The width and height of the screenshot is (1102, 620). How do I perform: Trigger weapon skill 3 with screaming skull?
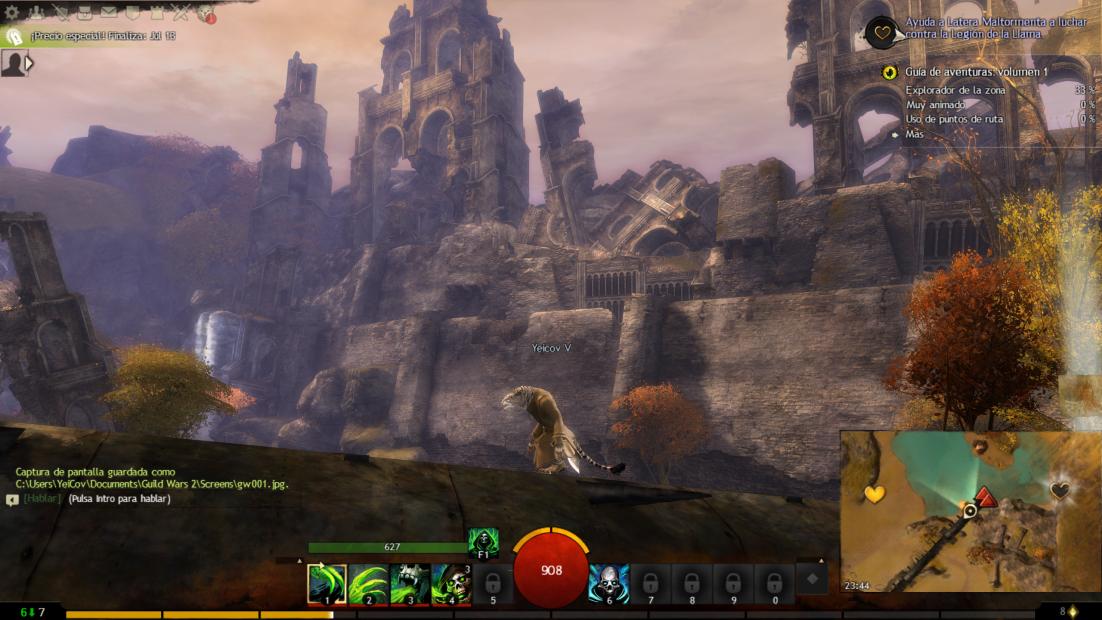(x=410, y=584)
